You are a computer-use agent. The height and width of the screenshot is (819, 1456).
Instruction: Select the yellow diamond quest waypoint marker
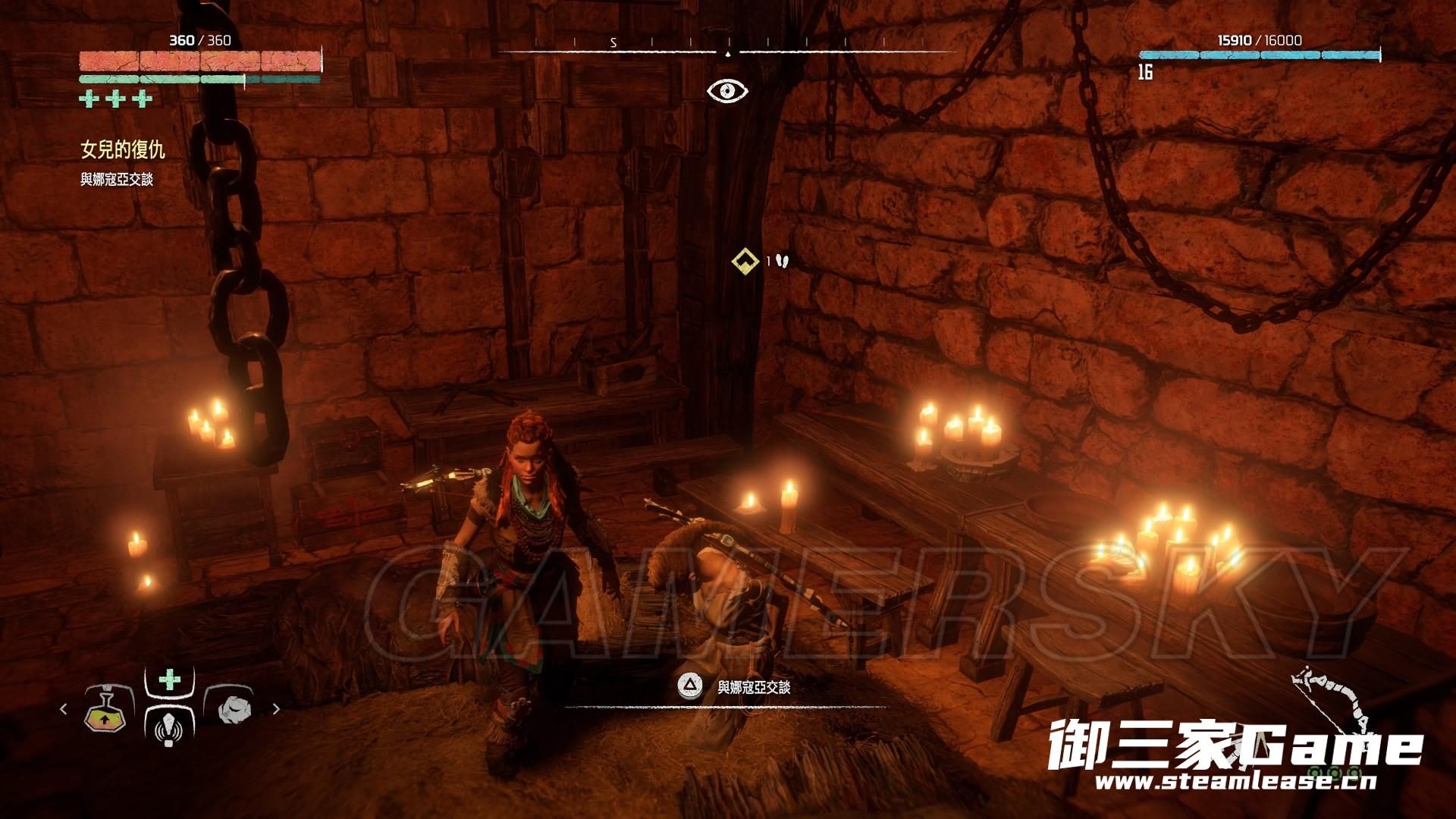[x=745, y=261]
